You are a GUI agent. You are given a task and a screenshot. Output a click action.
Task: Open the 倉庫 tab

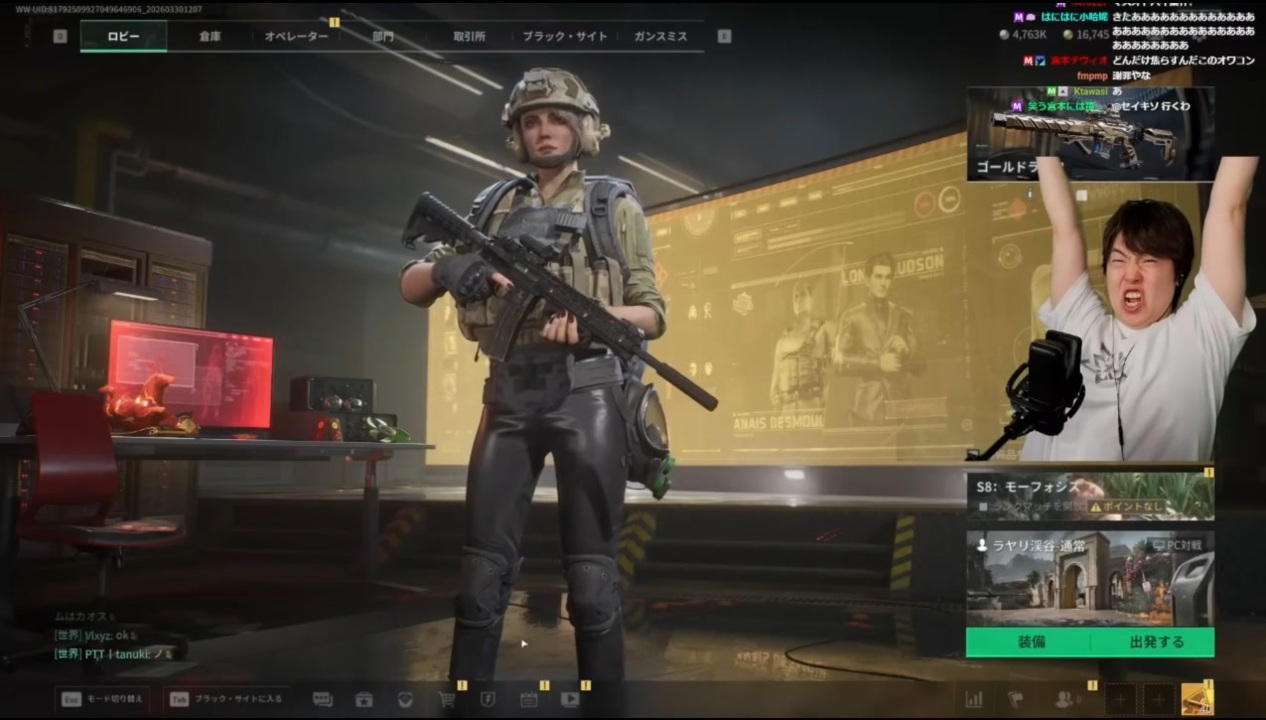coord(210,36)
